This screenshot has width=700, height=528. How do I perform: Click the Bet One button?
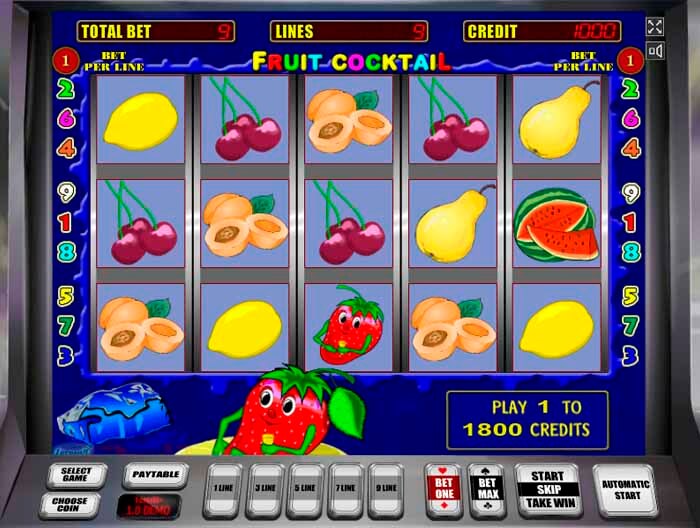pyautogui.click(x=443, y=489)
